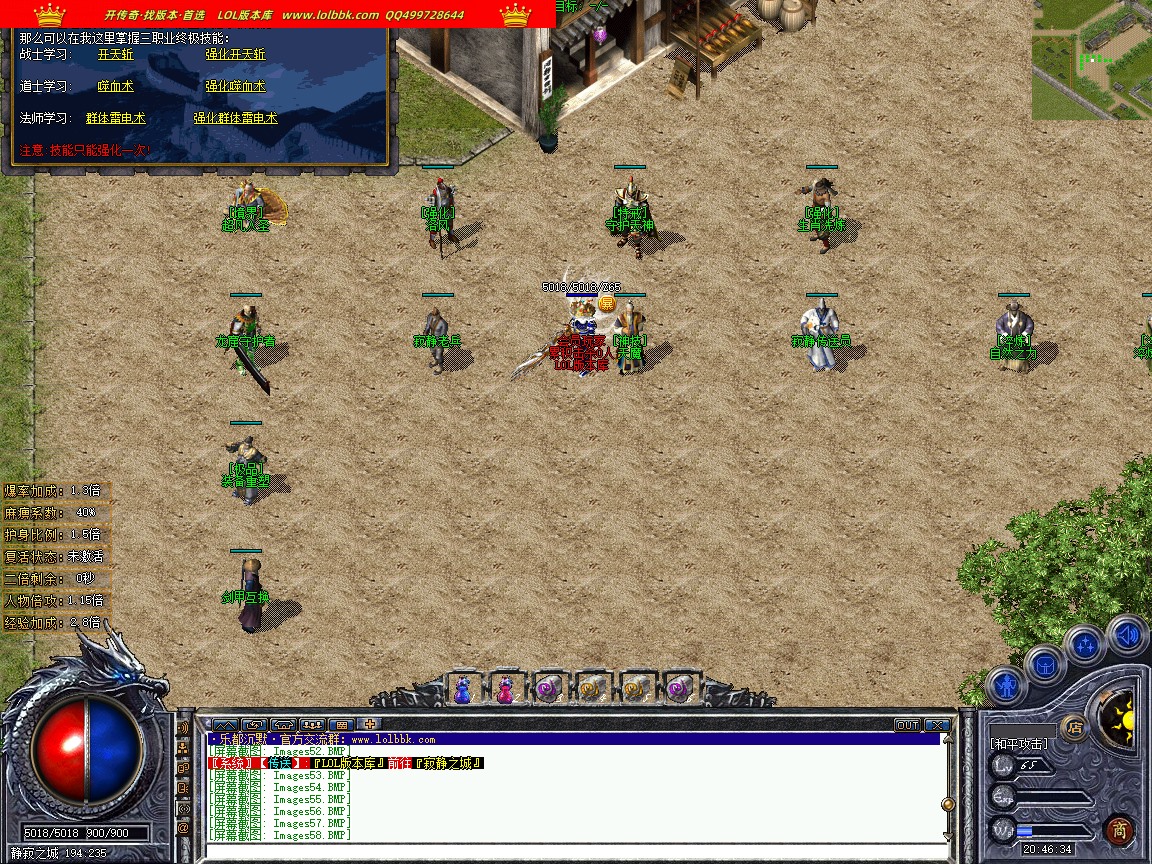
Task: Toggle the 和平攻击 attack mode label
Action: coord(1019,744)
